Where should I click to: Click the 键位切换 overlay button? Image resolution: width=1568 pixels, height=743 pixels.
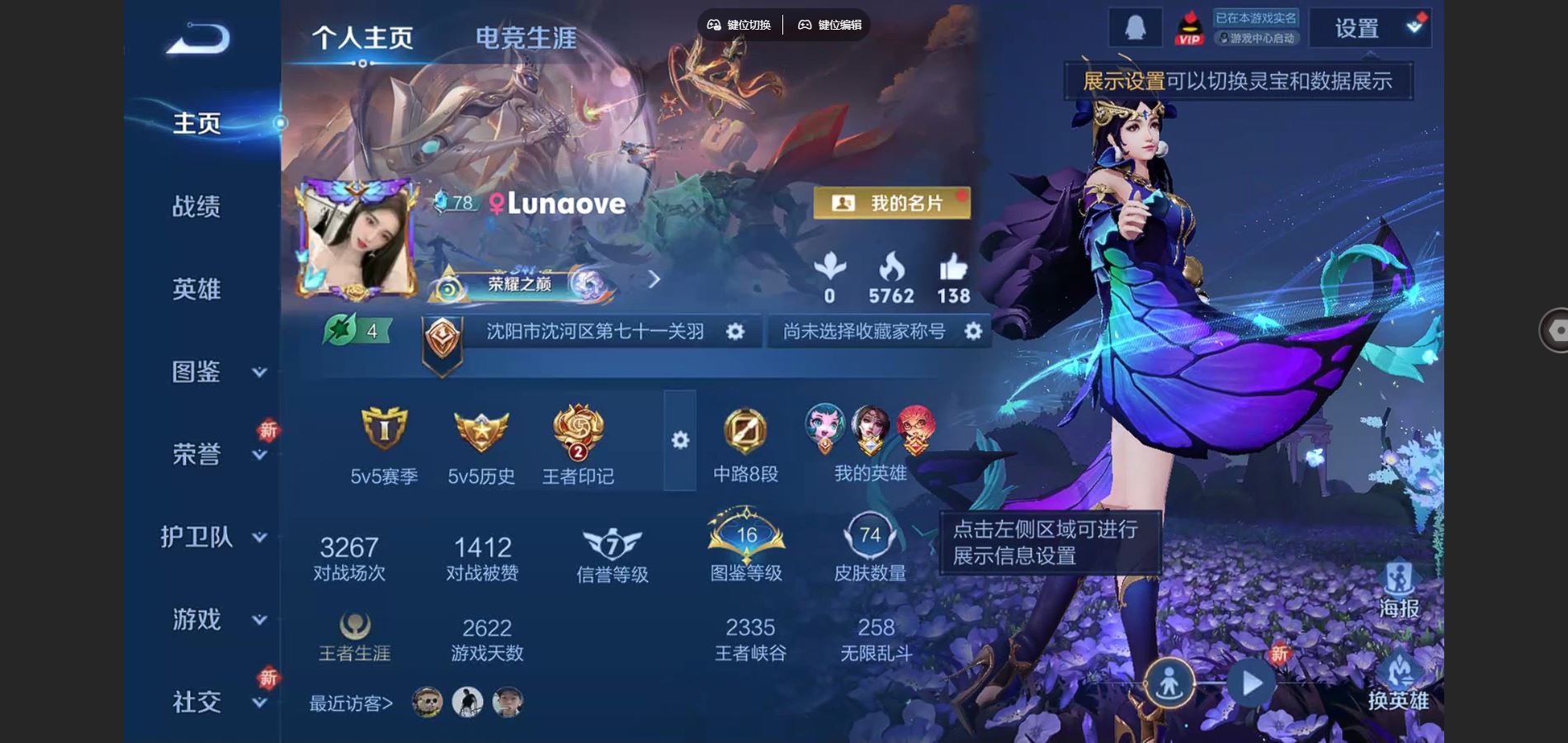[x=739, y=25]
